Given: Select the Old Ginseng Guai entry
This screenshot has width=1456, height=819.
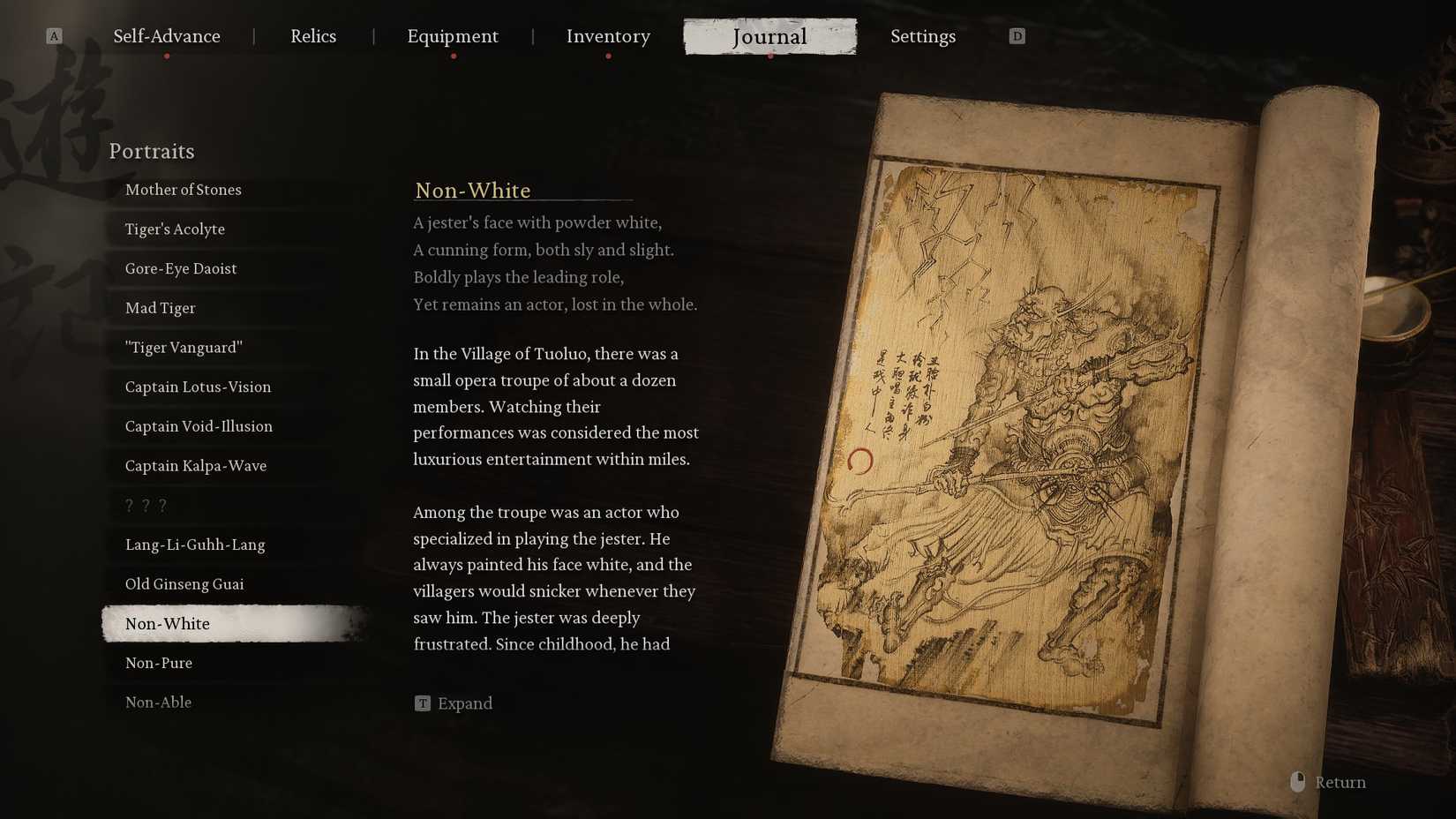Looking at the screenshot, I should 186,583.
